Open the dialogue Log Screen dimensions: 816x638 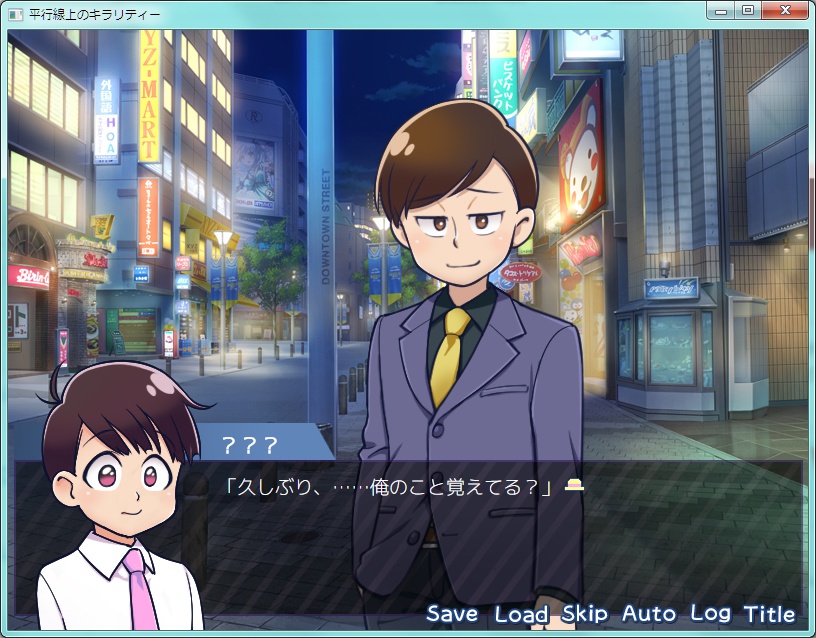click(x=711, y=614)
